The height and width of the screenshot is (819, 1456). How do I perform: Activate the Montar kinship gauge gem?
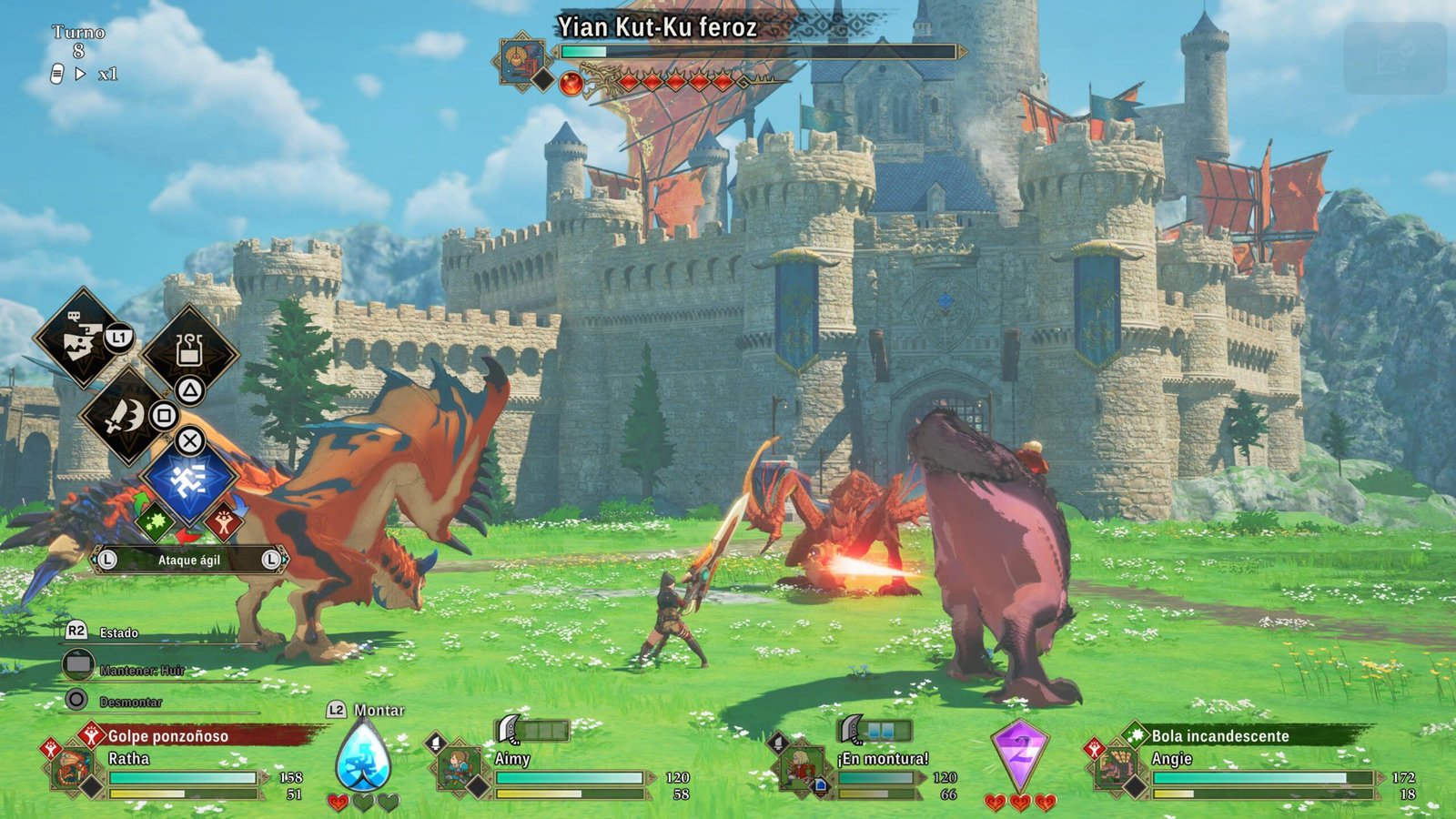363,757
